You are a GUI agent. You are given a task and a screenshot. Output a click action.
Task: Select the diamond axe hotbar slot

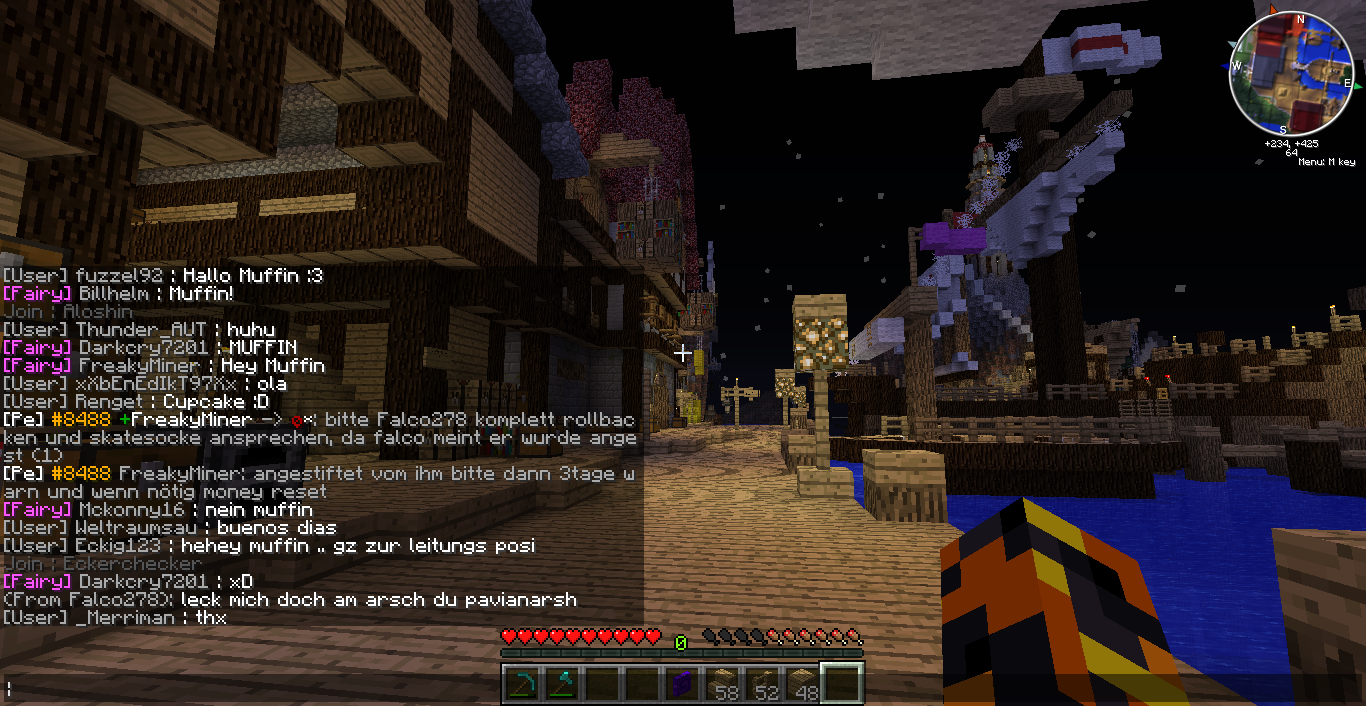point(562,684)
